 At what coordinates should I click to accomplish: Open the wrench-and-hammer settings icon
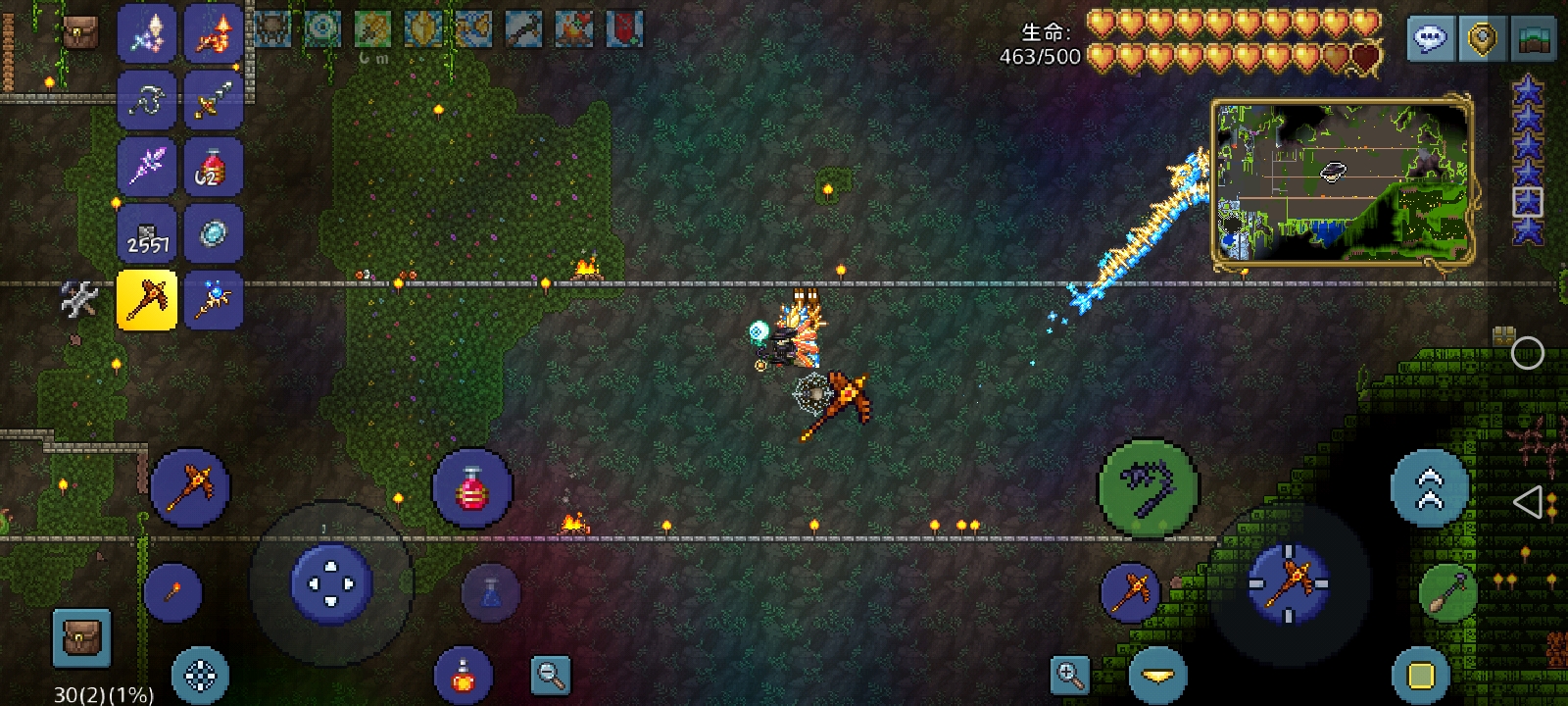point(79,300)
